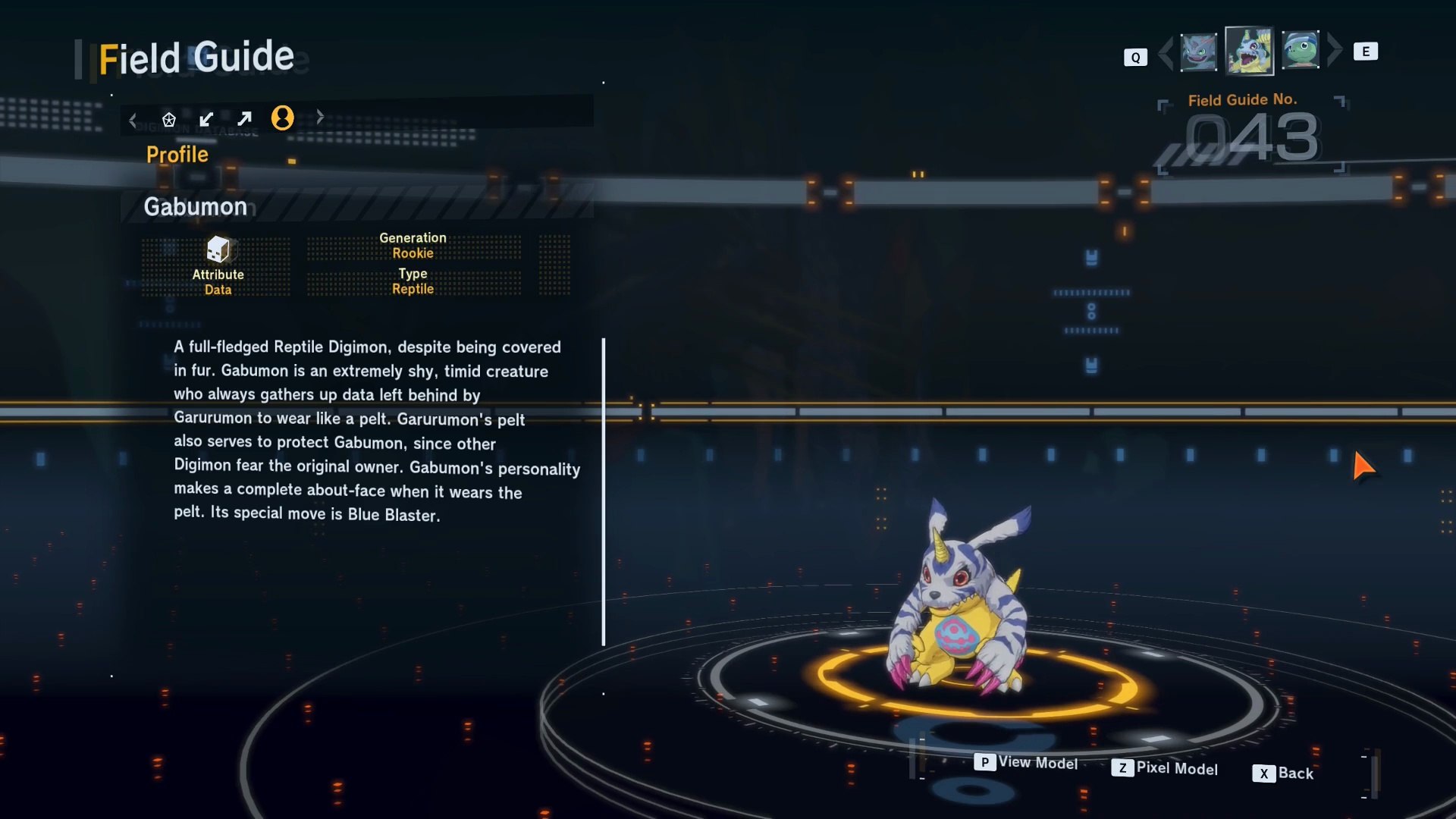This screenshot has height=819, width=1456.
Task: Select the previous Digimon portrait thumbnail
Action: click(1198, 52)
